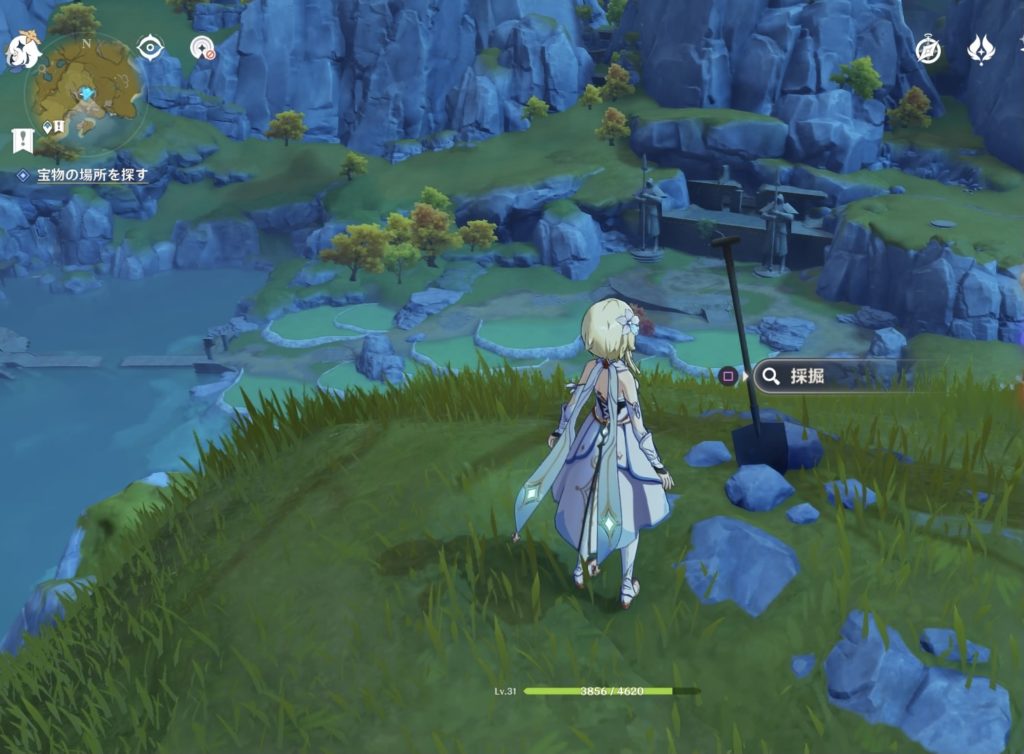
Task: Open the adventurer handbook compass icon
Action: click(929, 49)
